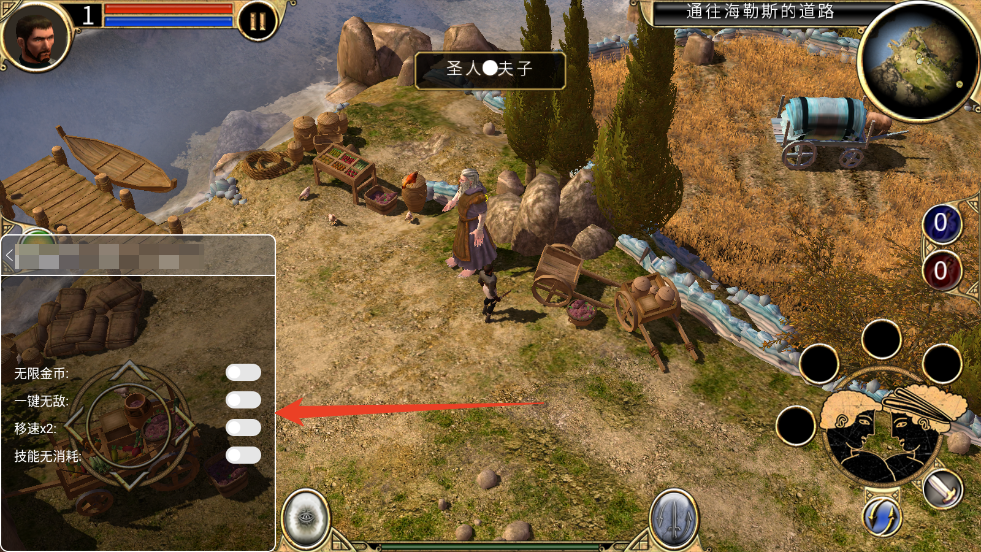The height and width of the screenshot is (552, 981).
Task: Click the joystick's up arrow
Action: tap(126, 371)
